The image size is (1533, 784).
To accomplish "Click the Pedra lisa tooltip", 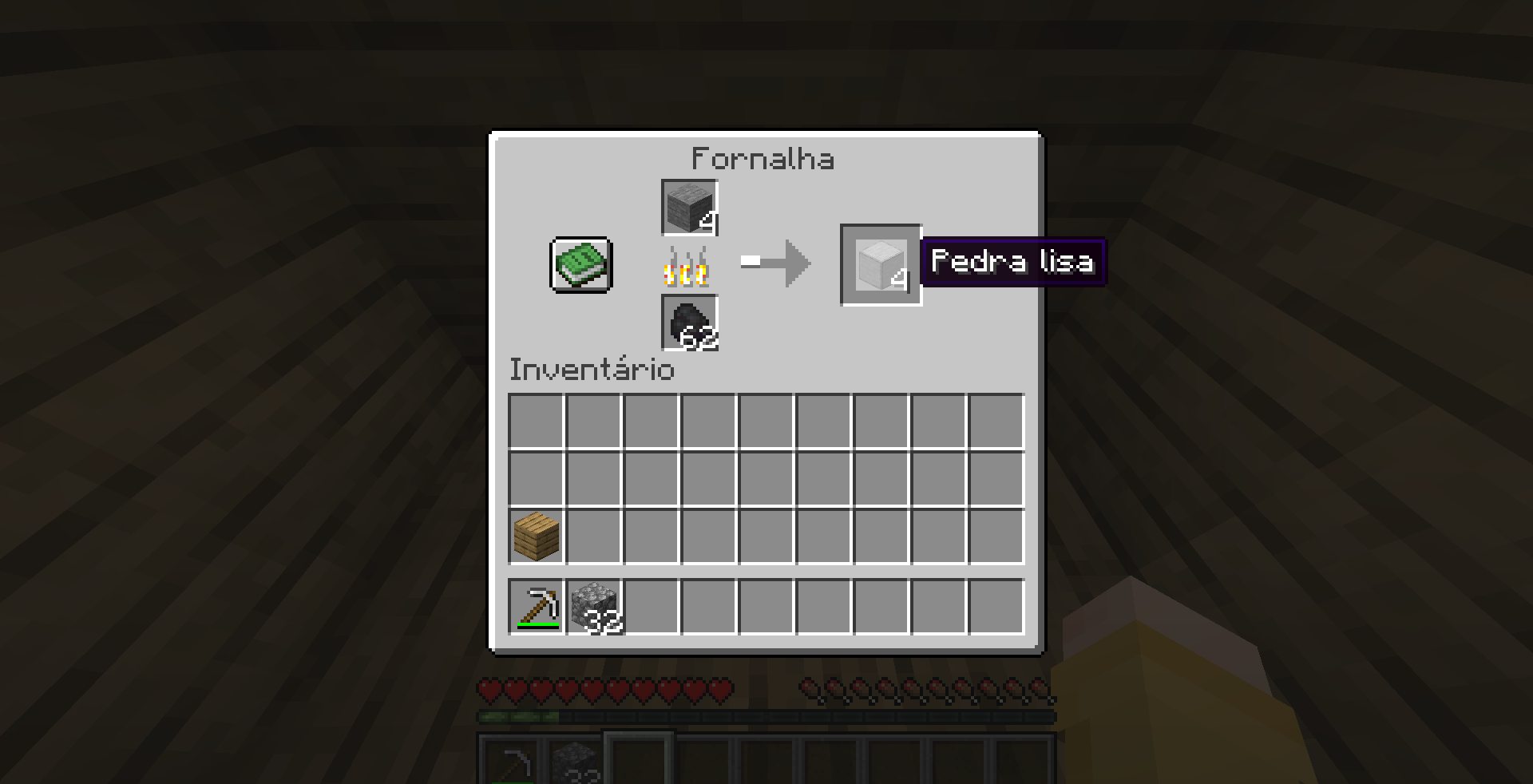I will (x=1012, y=261).
